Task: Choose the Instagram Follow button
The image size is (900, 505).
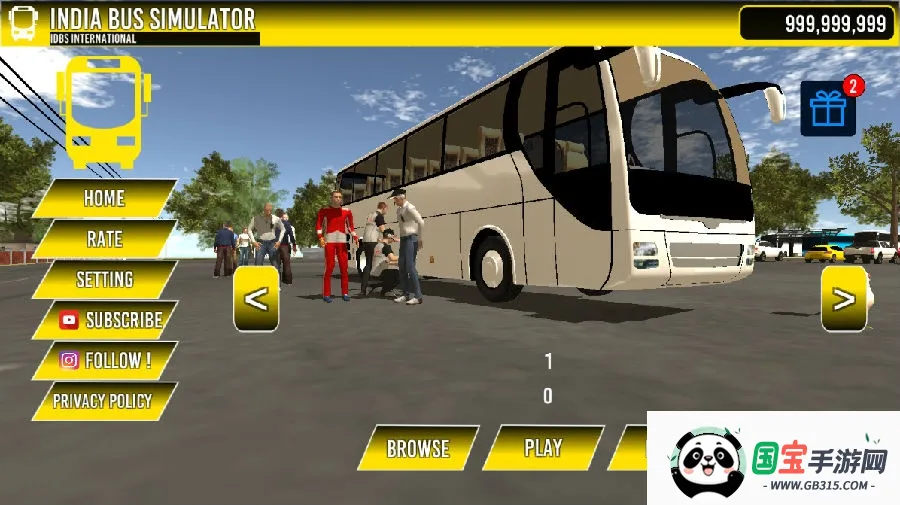Action: (105, 361)
